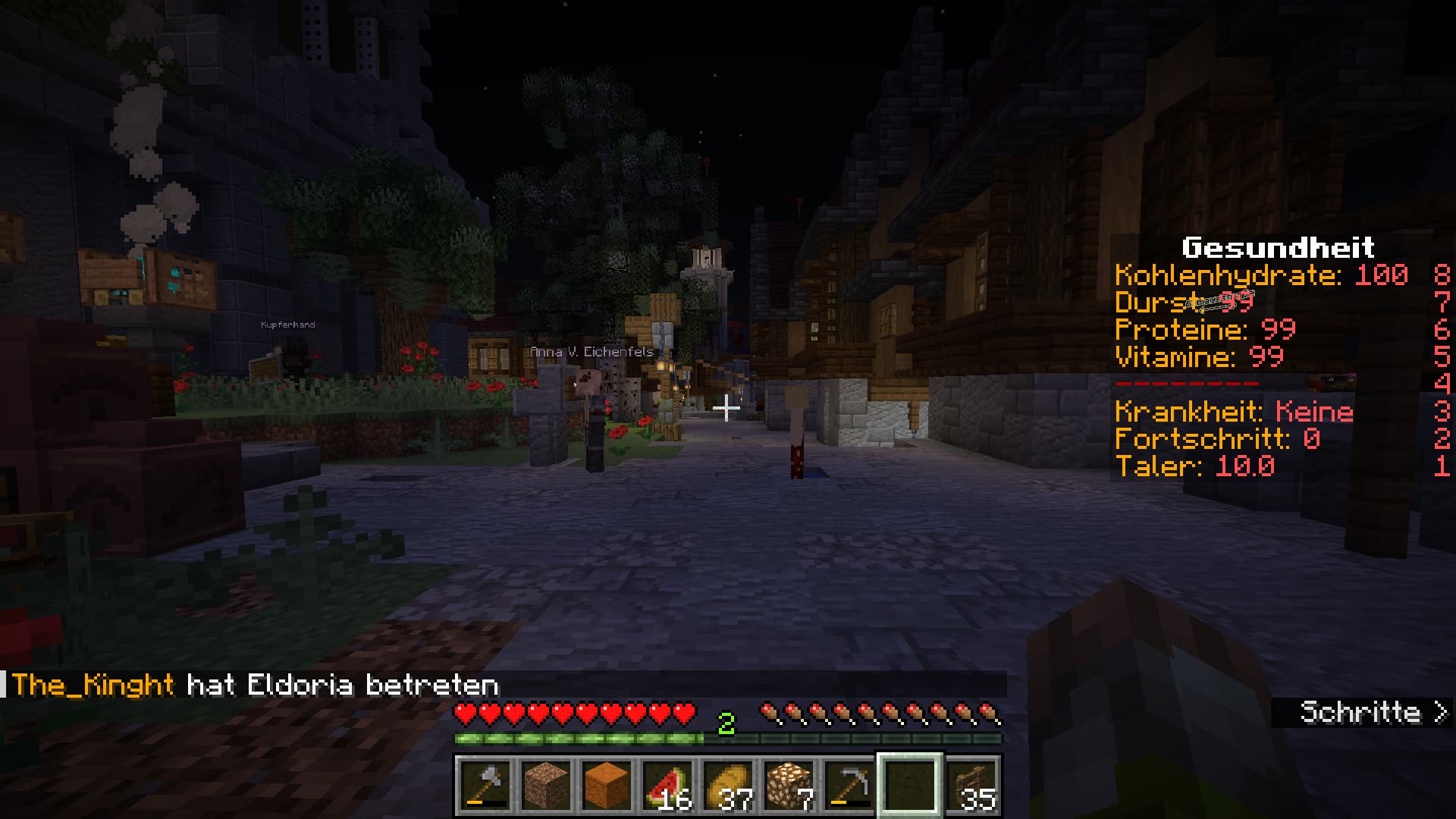Screen dimensions: 1456x819
Task: Click the highlighted empty hotbar slot
Action: pyautogui.click(x=910, y=786)
